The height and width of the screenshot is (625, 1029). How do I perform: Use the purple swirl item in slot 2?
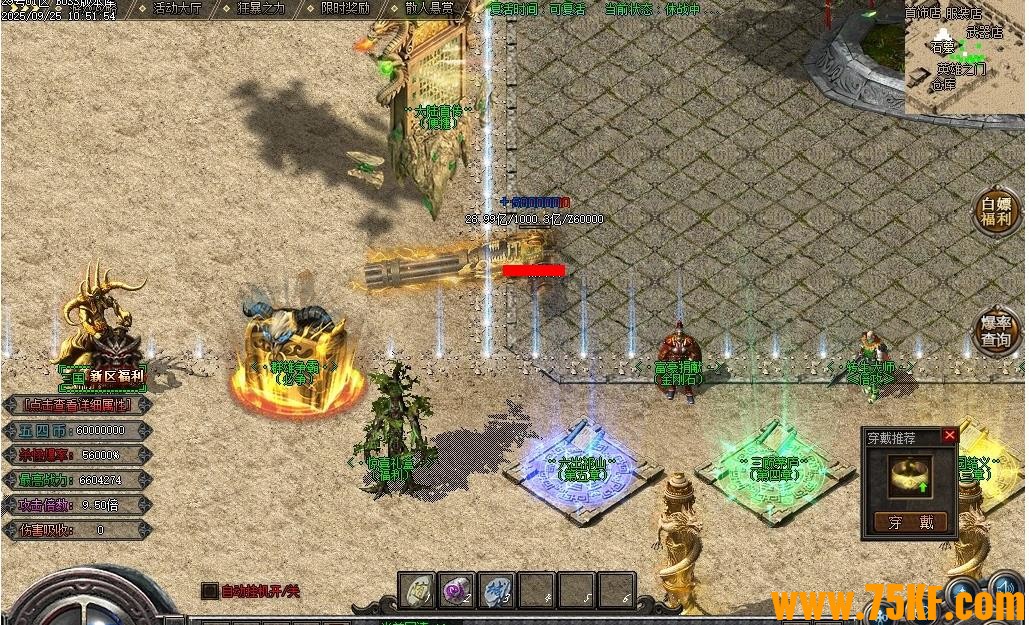[457, 590]
